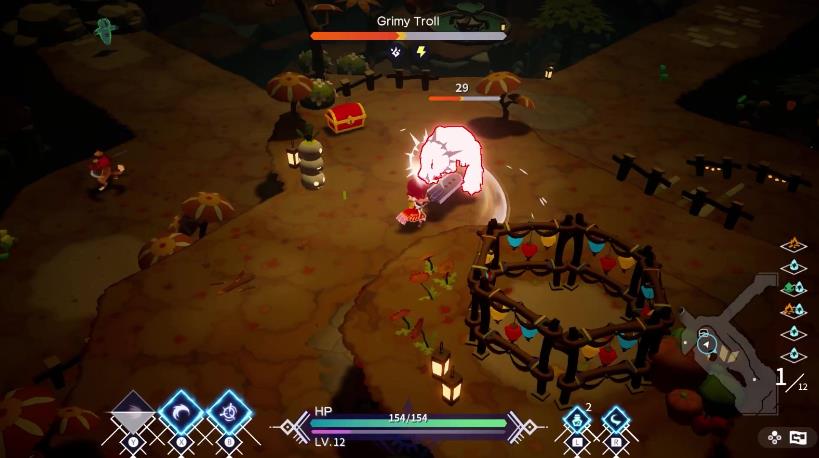This screenshot has width=819, height=458.
Task: Activate the crescent moon item slot
Action: coord(615,420)
